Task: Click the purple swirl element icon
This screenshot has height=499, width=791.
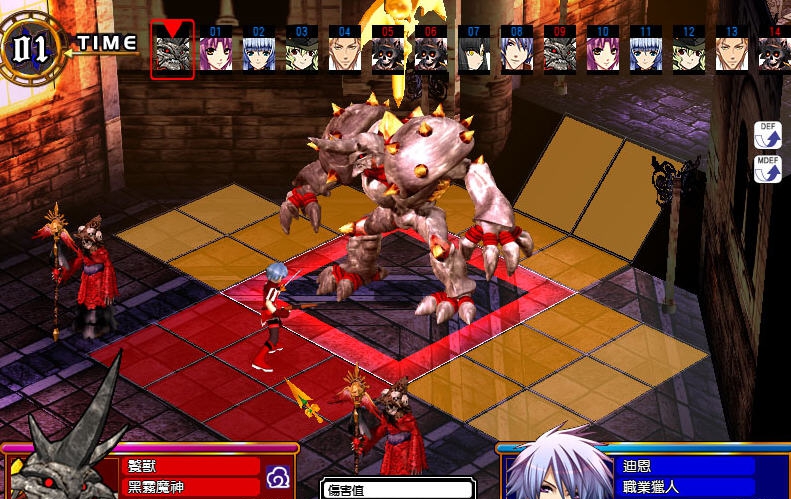Action: click(x=278, y=482)
